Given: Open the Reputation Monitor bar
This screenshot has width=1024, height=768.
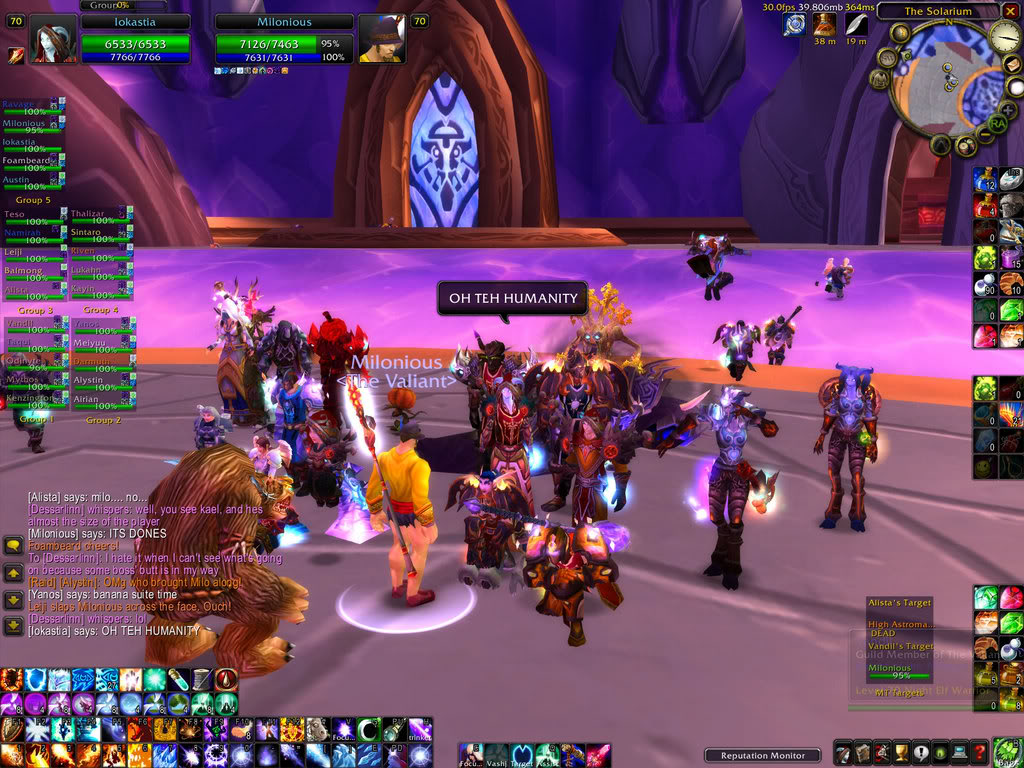Looking at the screenshot, I should 762,755.
